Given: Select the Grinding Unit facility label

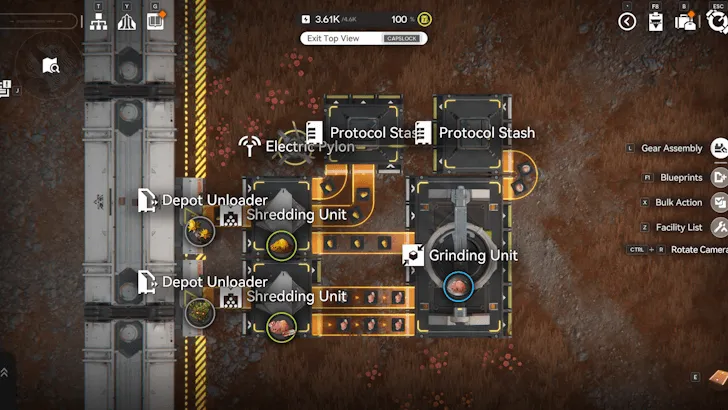Looking at the screenshot, I should point(473,255).
